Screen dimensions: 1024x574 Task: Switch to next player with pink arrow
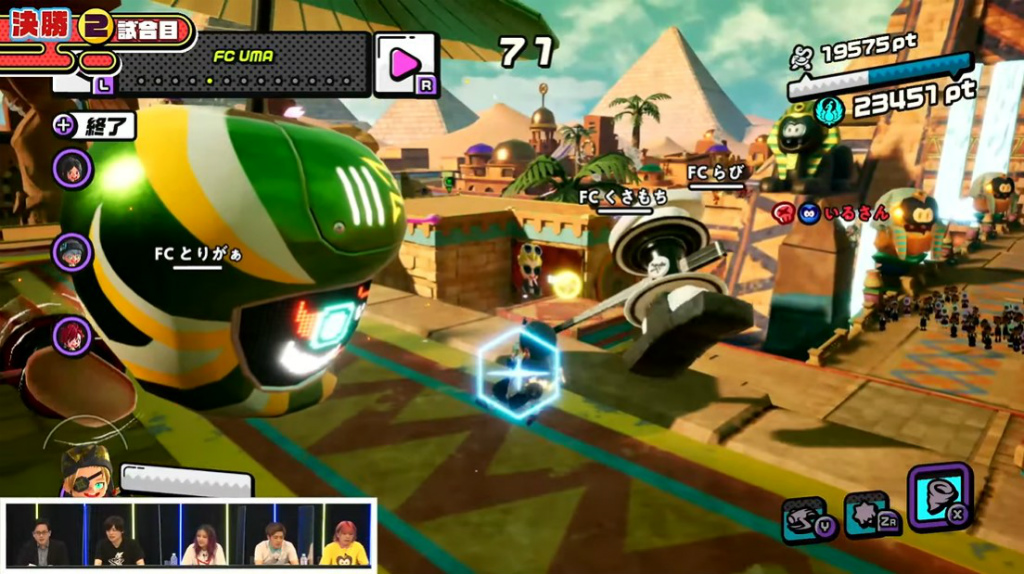click(405, 64)
